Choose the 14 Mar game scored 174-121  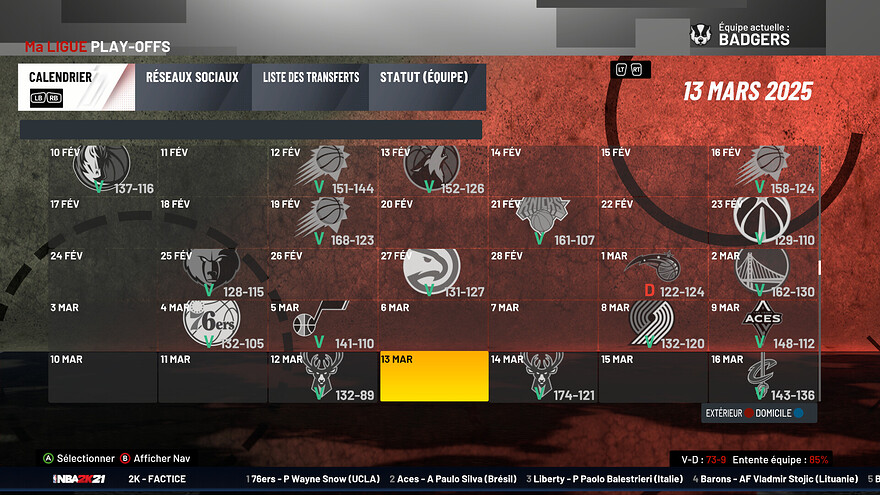[x=544, y=376]
